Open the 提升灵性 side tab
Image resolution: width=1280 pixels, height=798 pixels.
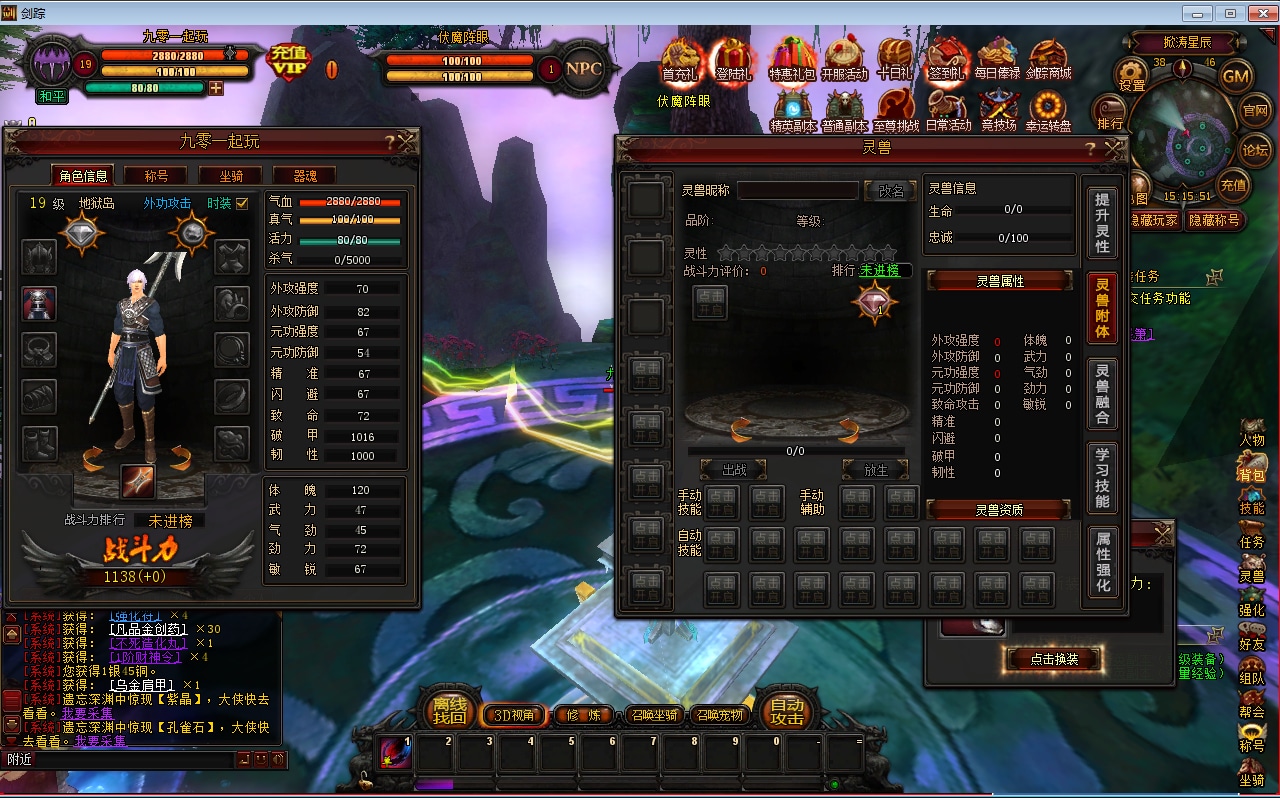pyautogui.click(x=1102, y=221)
